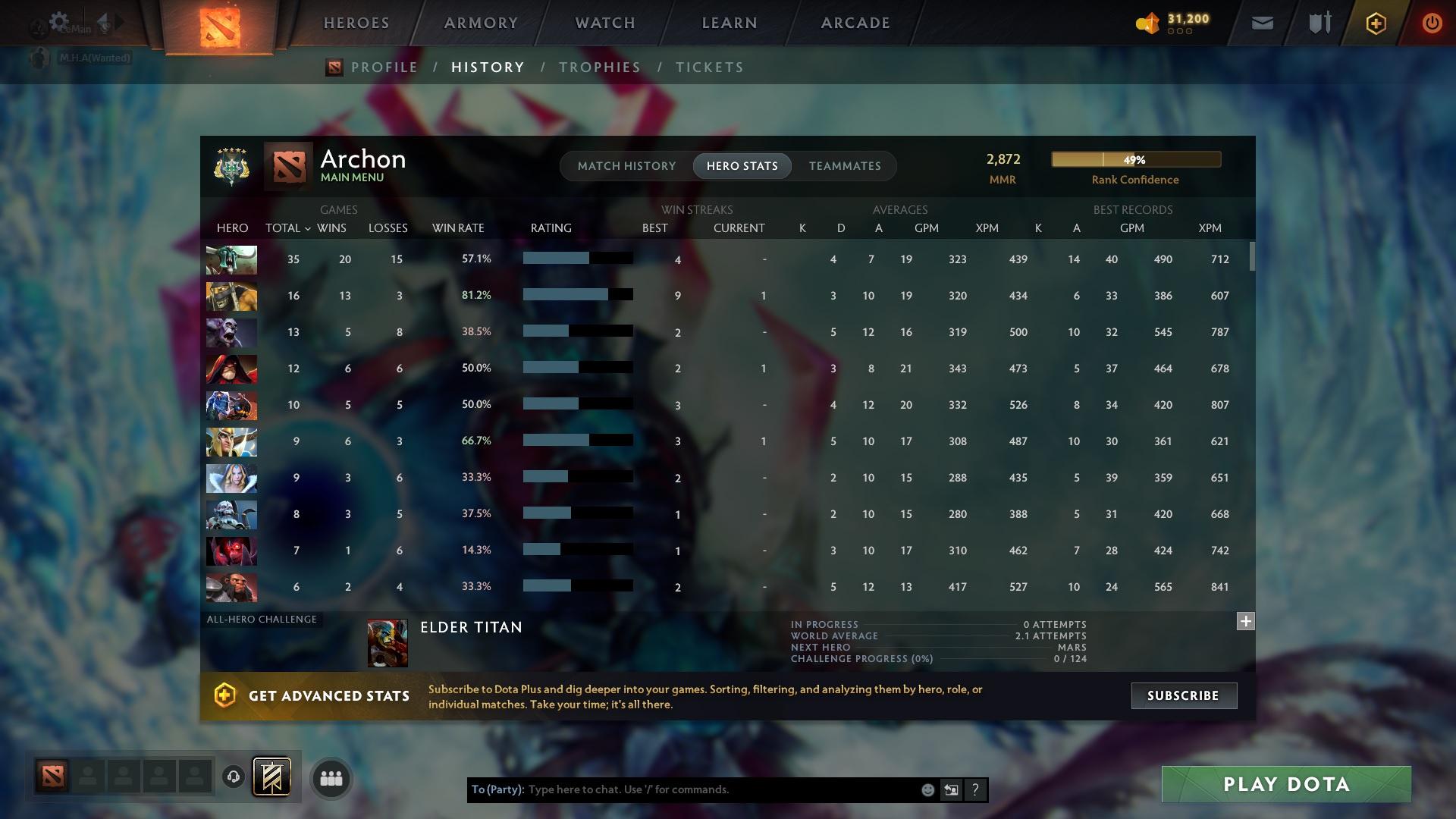
Task: Open Dota Plus via the gold hexagon icon
Action: [x=1376, y=23]
